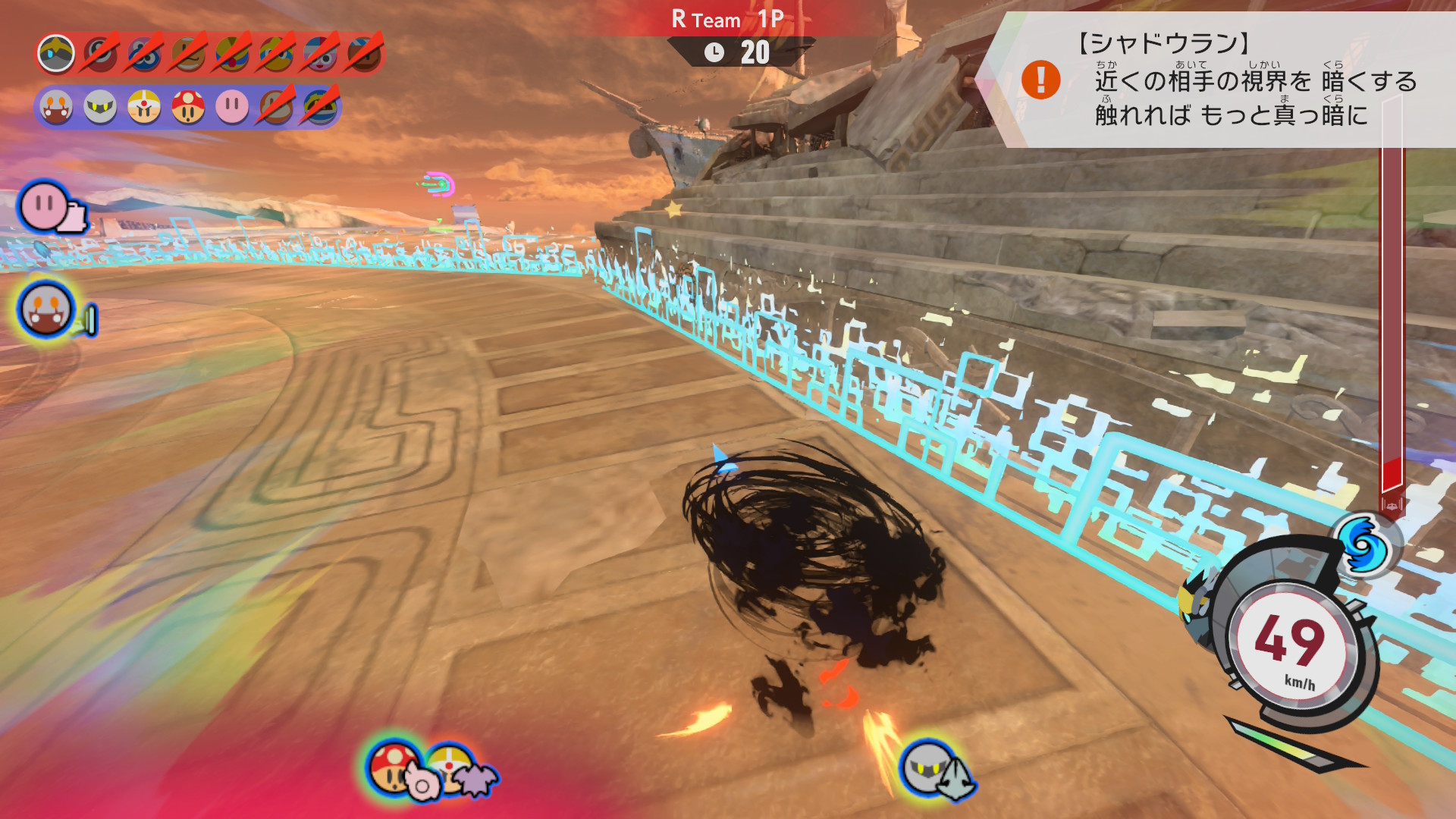The width and height of the screenshot is (1456, 819).
Task: Click the crossed-out Waddle Dee portrait
Action: 188,54
